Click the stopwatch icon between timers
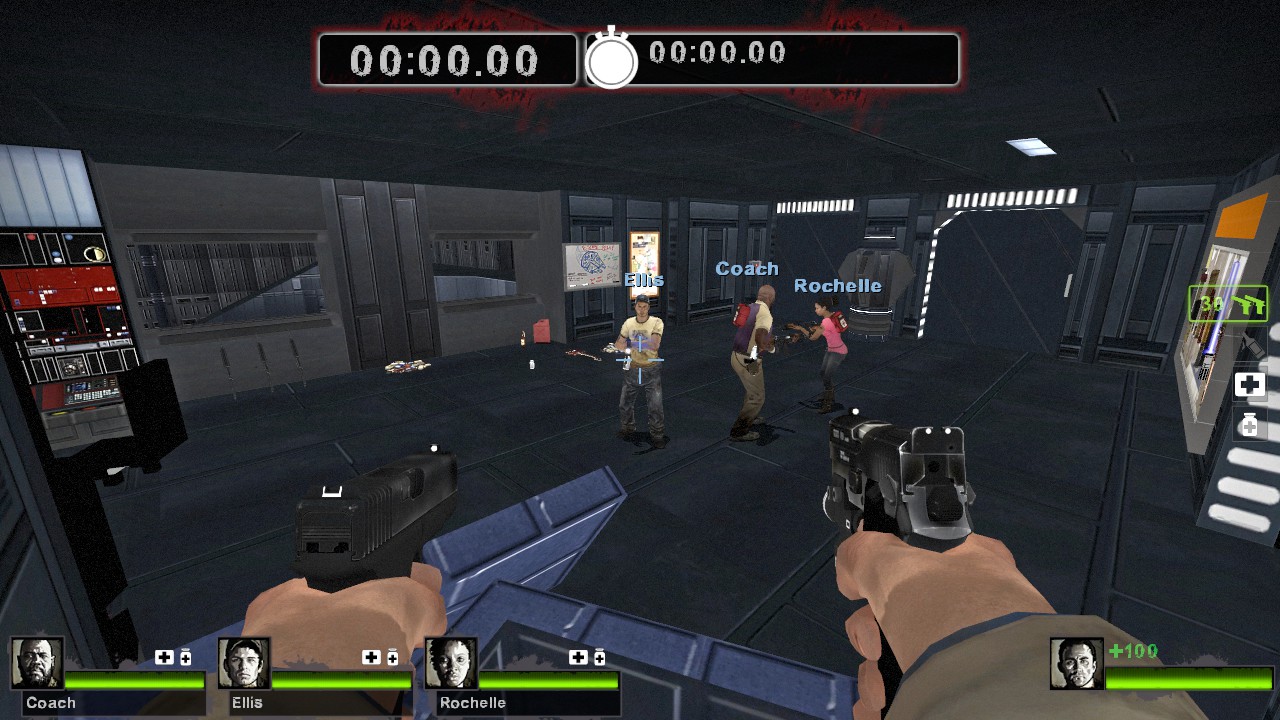1280x720 pixels. click(x=611, y=59)
